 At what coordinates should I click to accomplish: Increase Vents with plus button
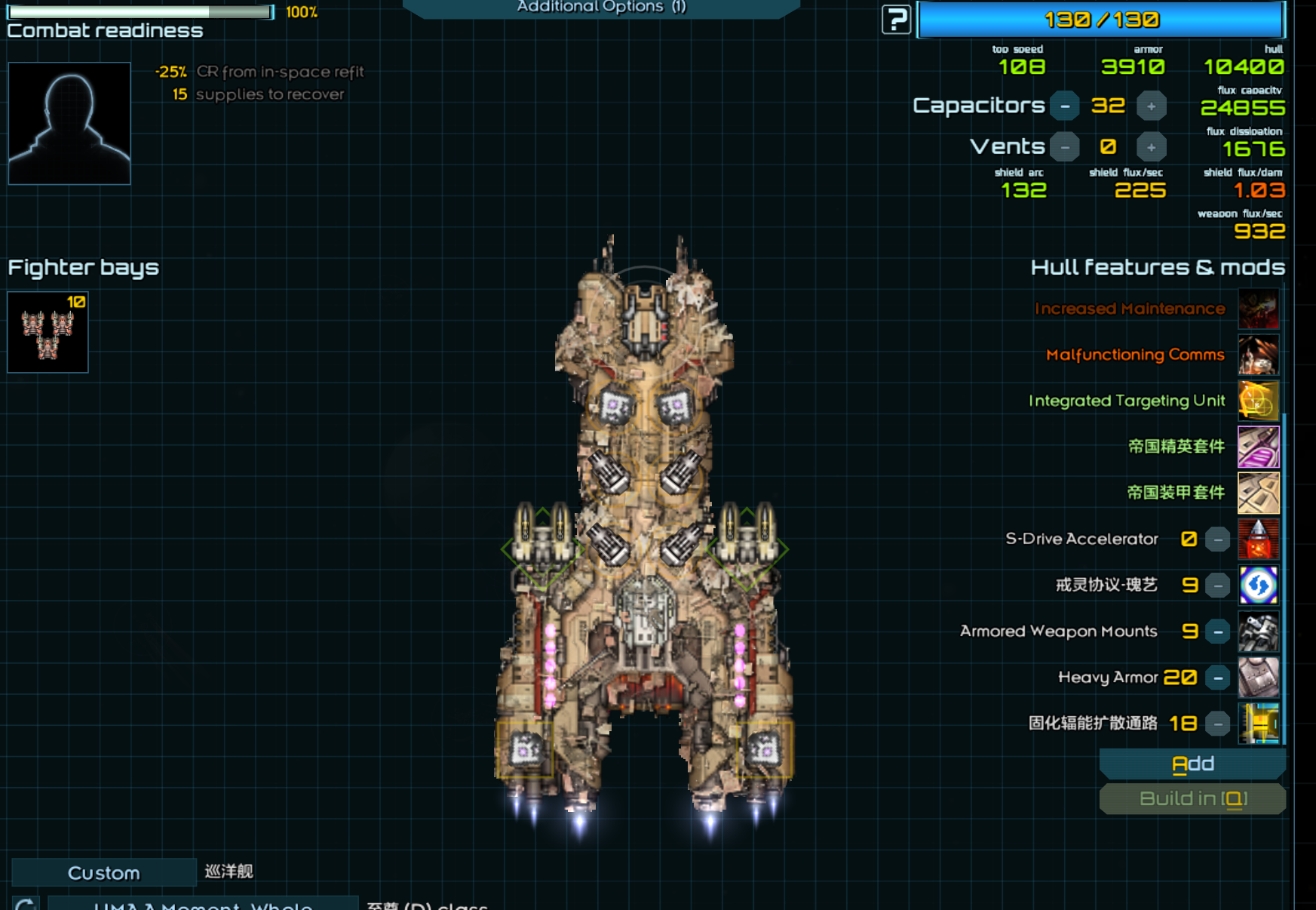(x=1151, y=147)
